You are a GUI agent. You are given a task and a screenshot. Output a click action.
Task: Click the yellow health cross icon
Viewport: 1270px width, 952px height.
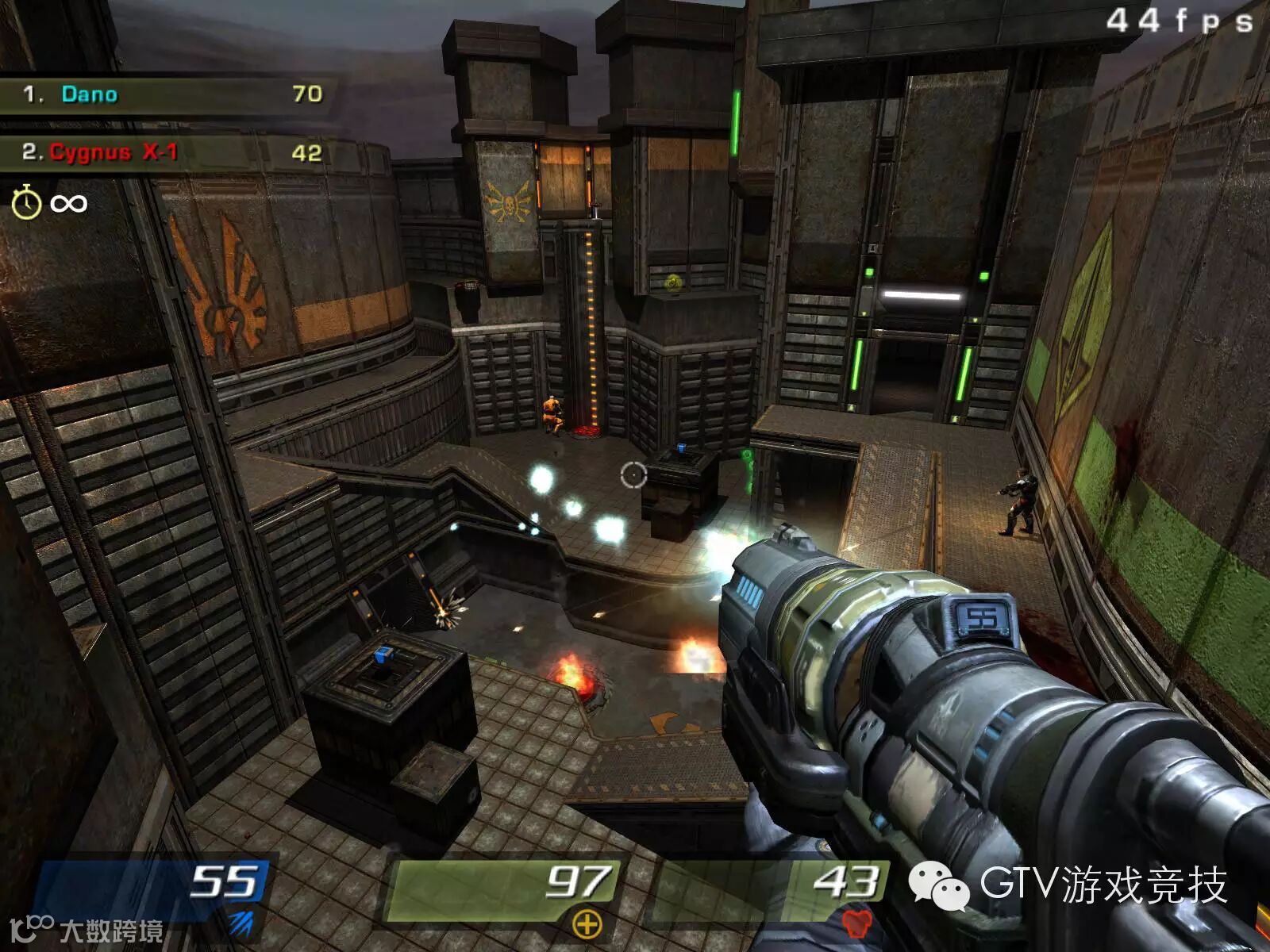pos(586,924)
